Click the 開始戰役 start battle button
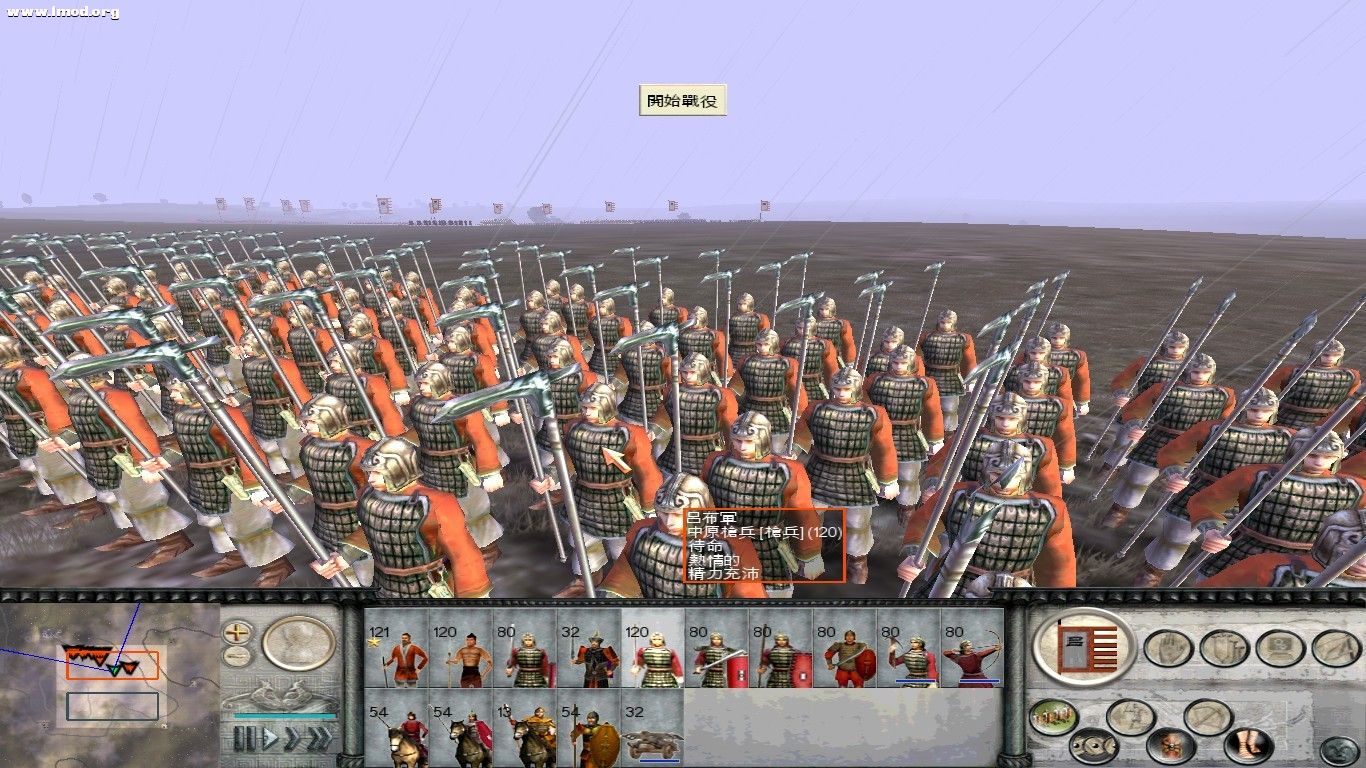The height and width of the screenshot is (768, 1366). click(683, 102)
